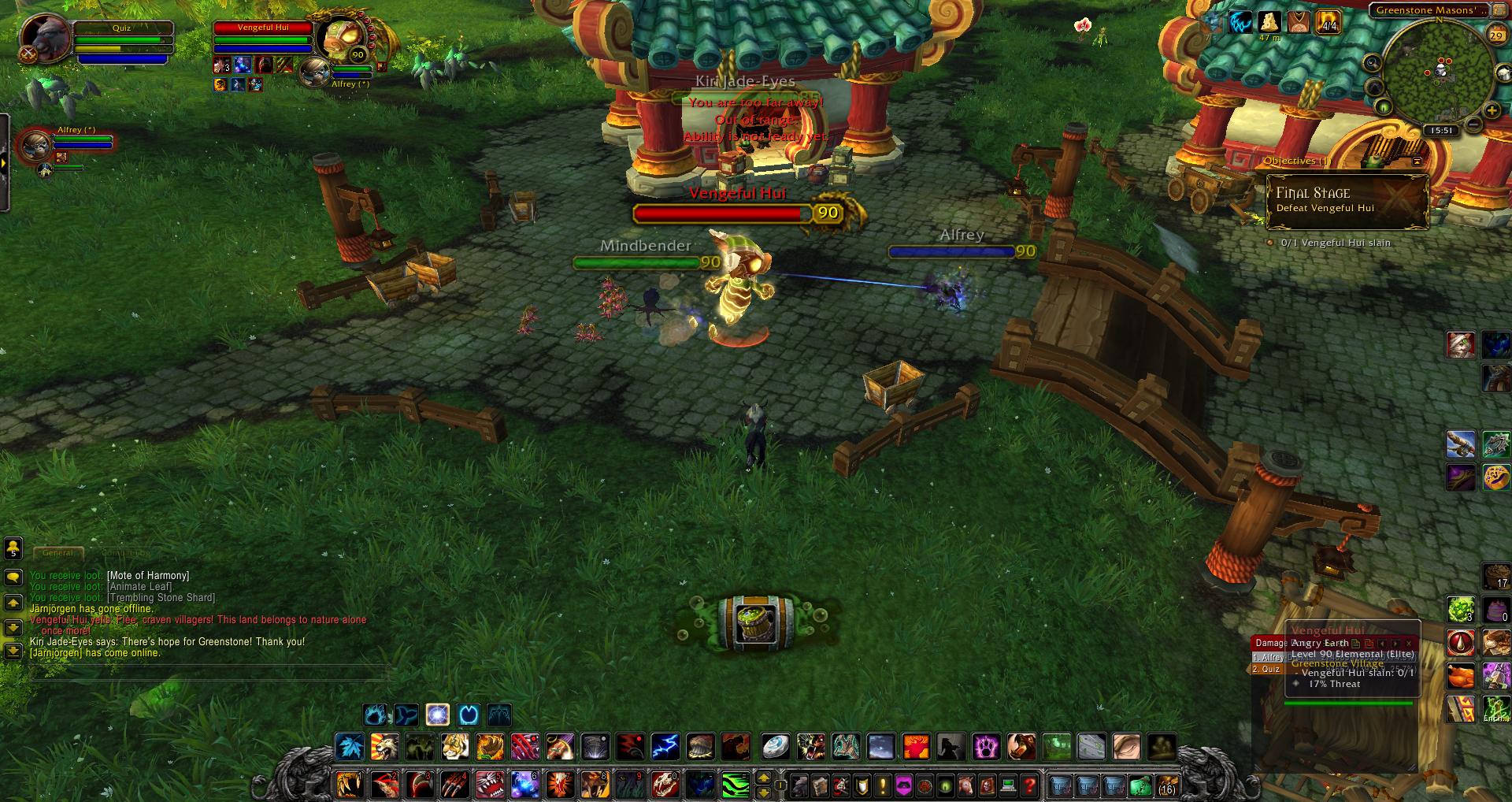Select Vengeful Hui target portrait frame
This screenshot has width=1512, height=802.
click(x=341, y=38)
